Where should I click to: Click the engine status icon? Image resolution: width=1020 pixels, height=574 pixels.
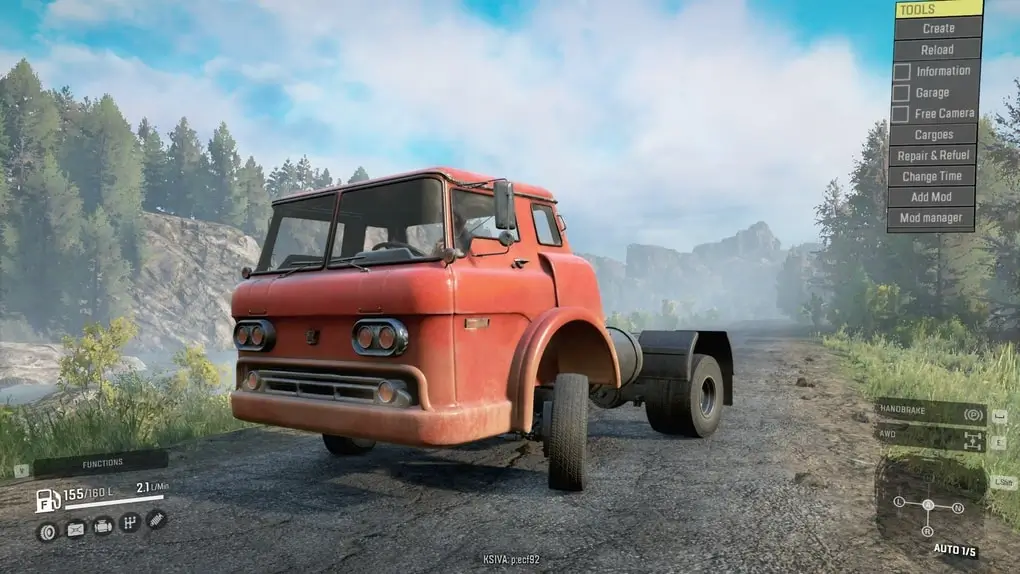click(102, 526)
